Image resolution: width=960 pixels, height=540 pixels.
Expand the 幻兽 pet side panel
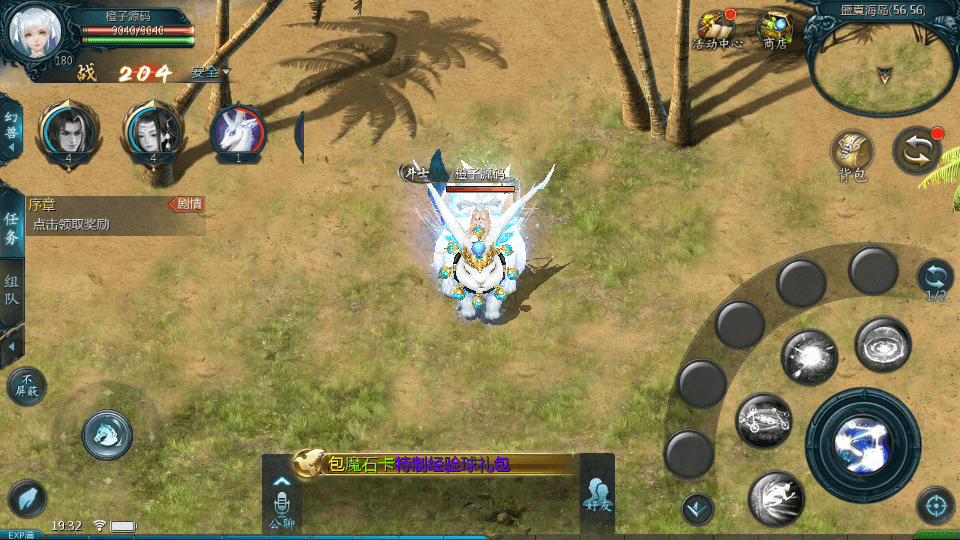12,129
